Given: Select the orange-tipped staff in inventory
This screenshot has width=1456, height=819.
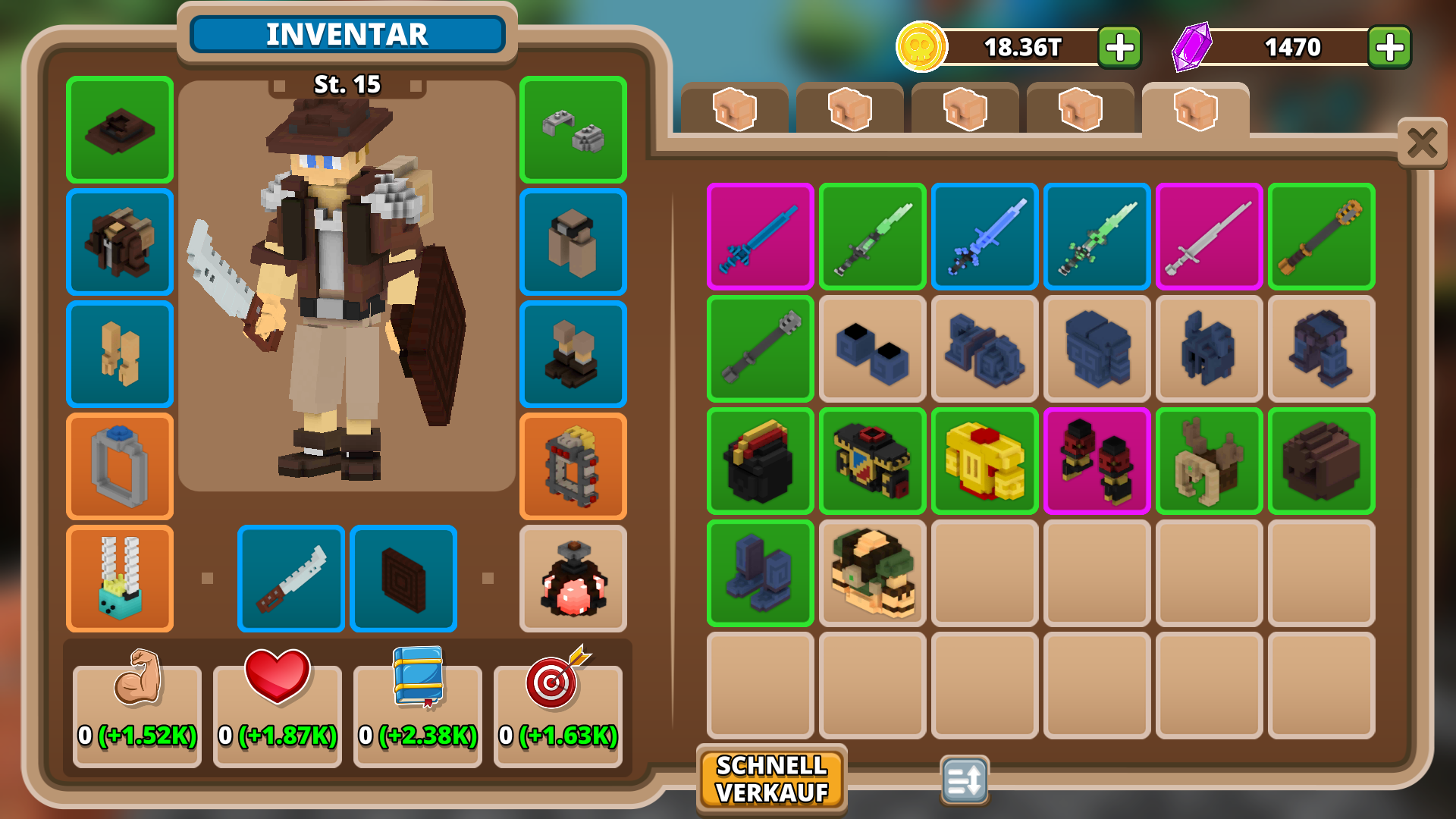Looking at the screenshot, I should (x=1321, y=237).
